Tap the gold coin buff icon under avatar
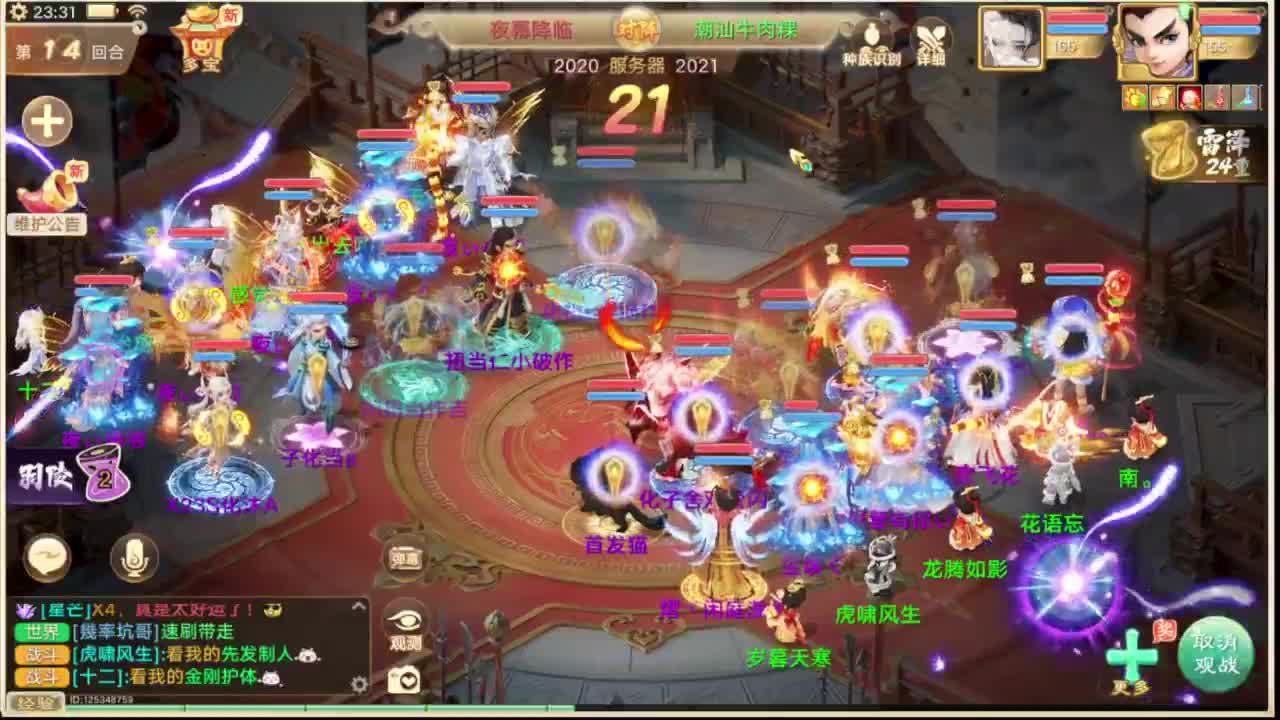 [1134, 98]
